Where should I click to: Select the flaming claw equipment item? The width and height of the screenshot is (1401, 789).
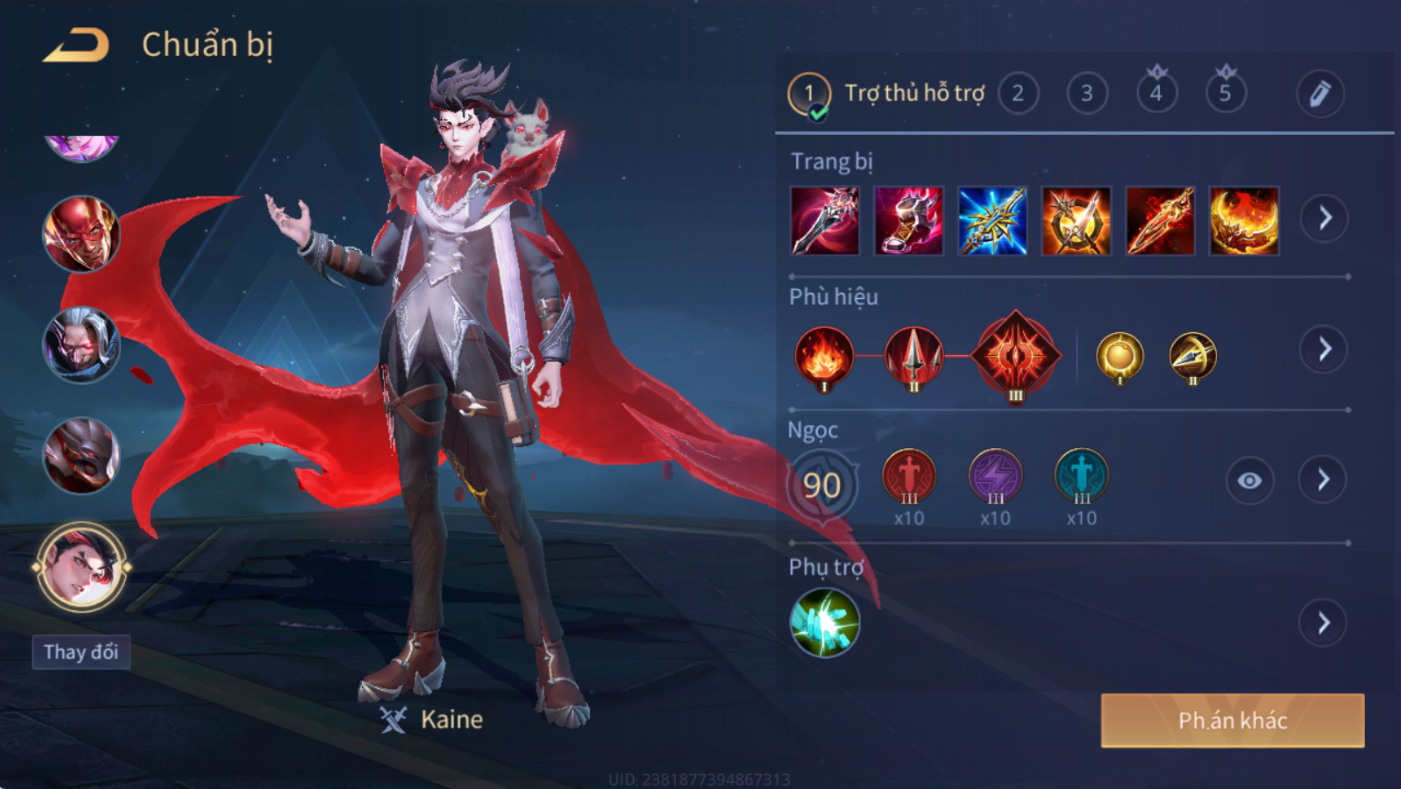click(1244, 220)
